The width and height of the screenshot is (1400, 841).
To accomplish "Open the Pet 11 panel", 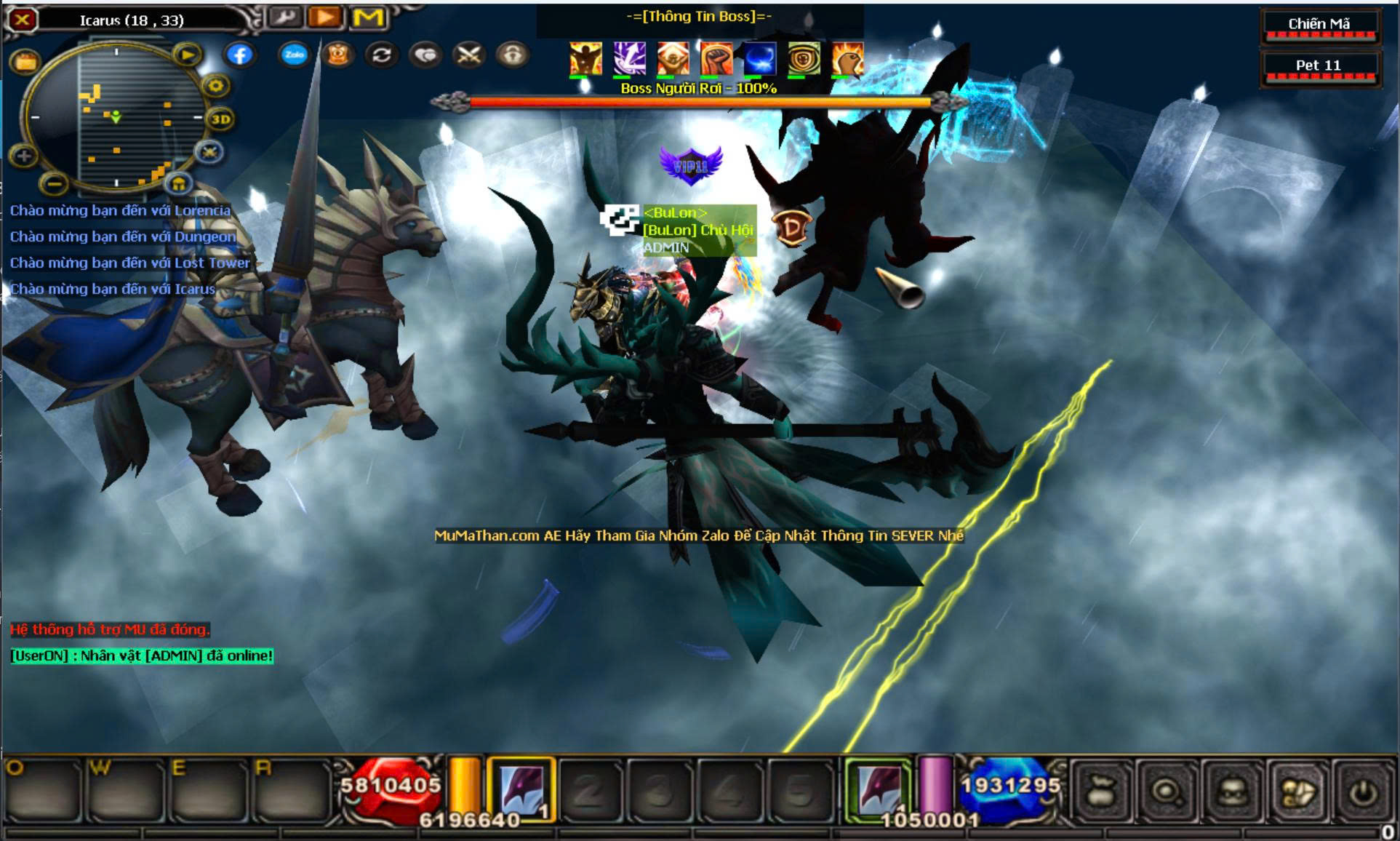I will pyautogui.click(x=1319, y=67).
